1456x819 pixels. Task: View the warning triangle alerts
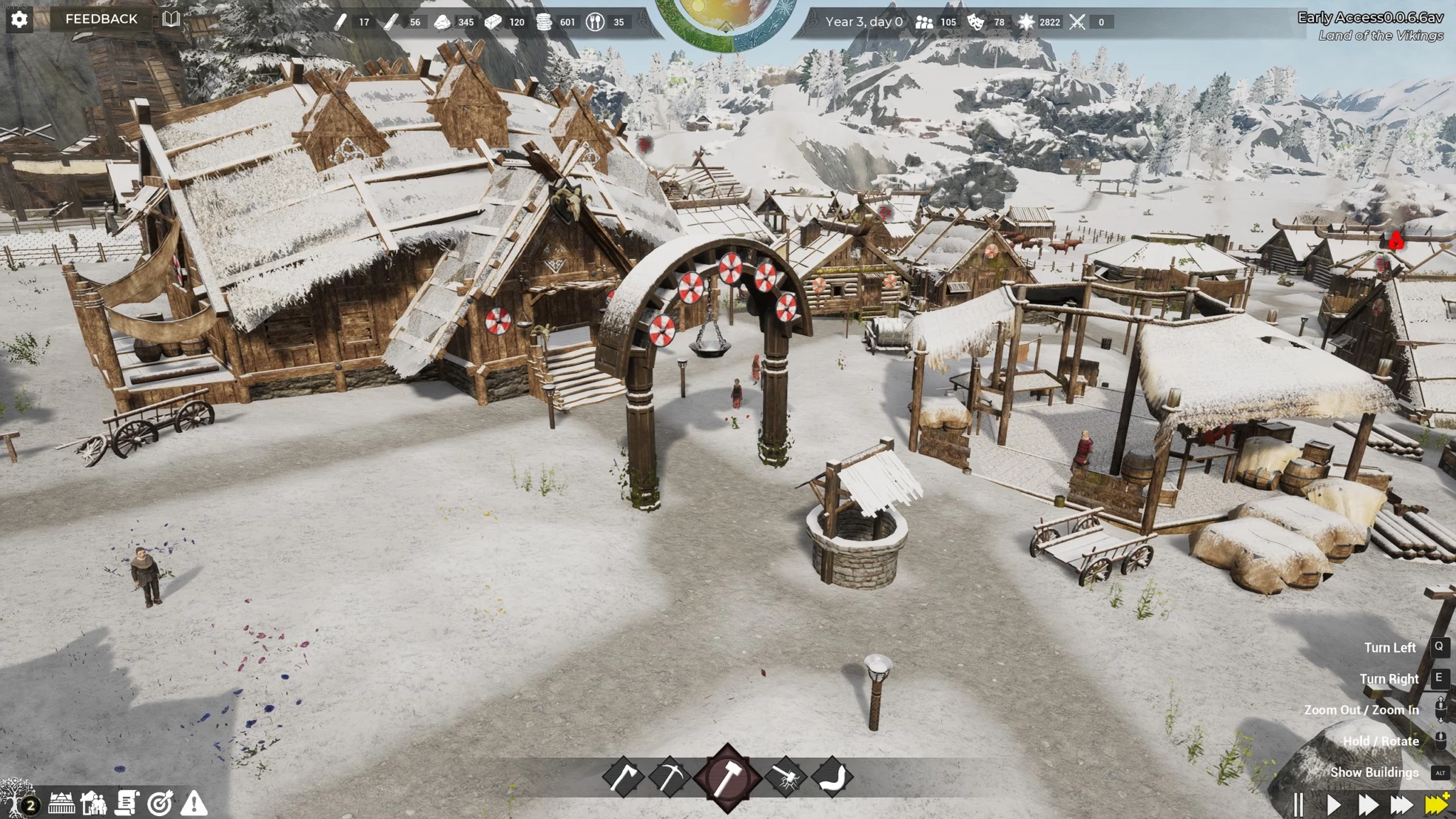193,804
